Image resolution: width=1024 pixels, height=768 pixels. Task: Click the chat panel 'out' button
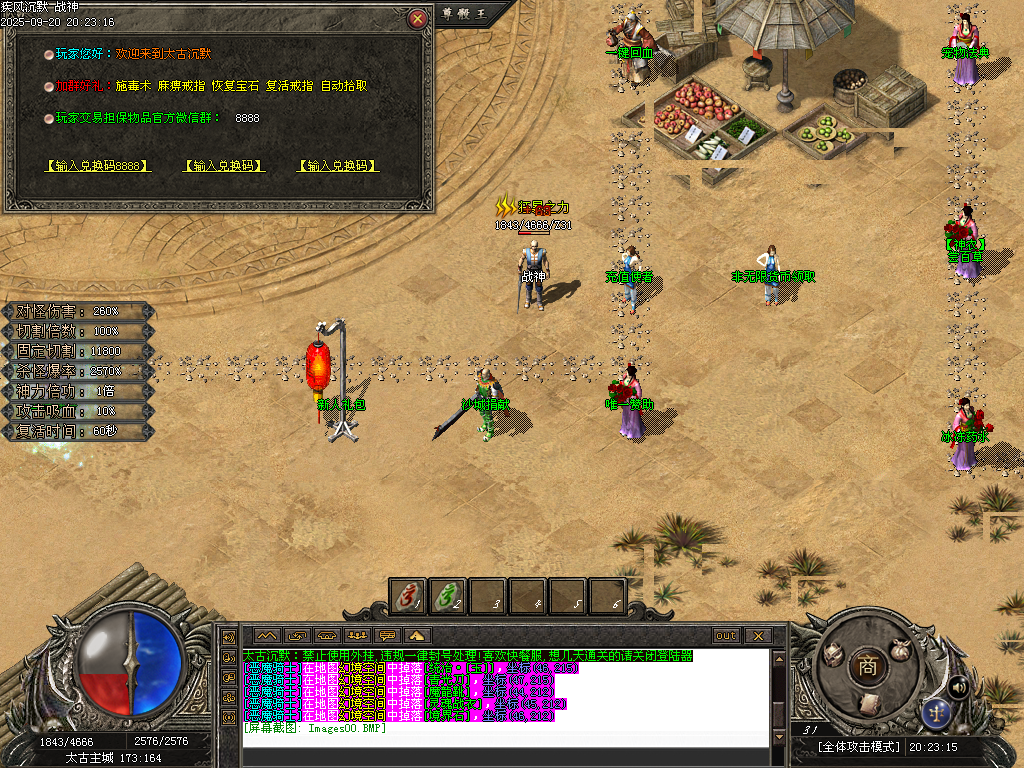pyautogui.click(x=726, y=635)
